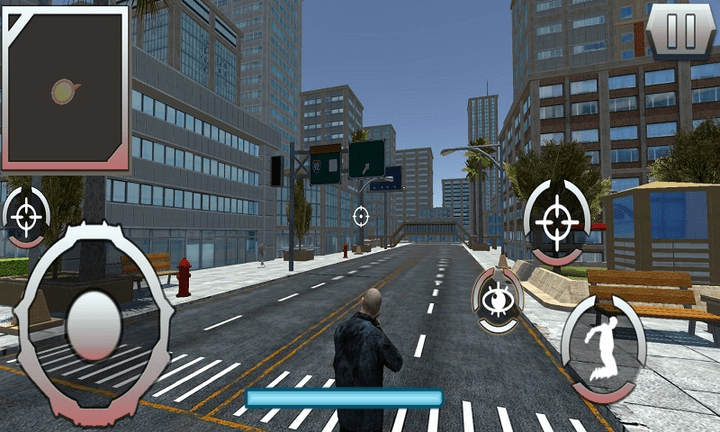Tap the large crosshair fire button
The height and width of the screenshot is (432, 720).
pos(556,219)
